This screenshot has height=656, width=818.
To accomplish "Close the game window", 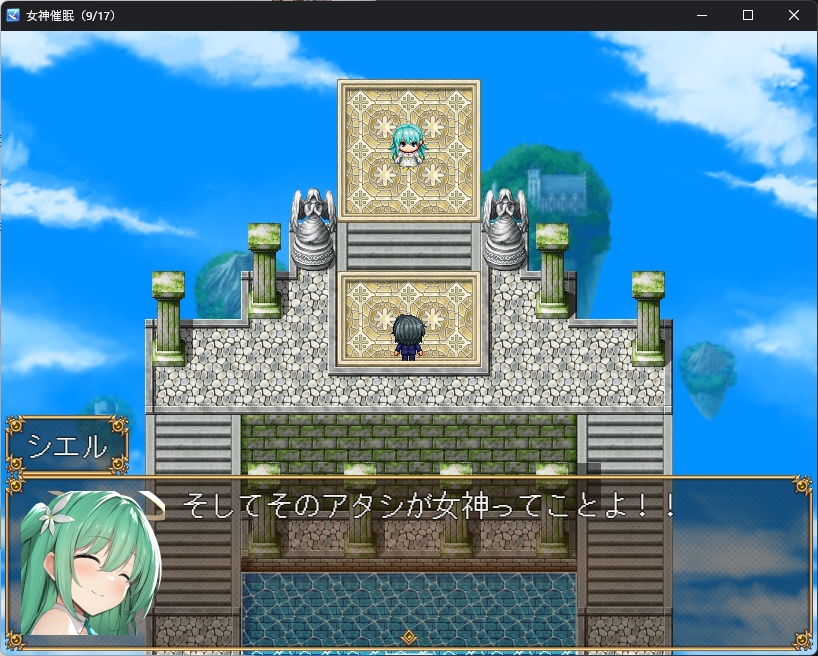I will click(x=794, y=15).
